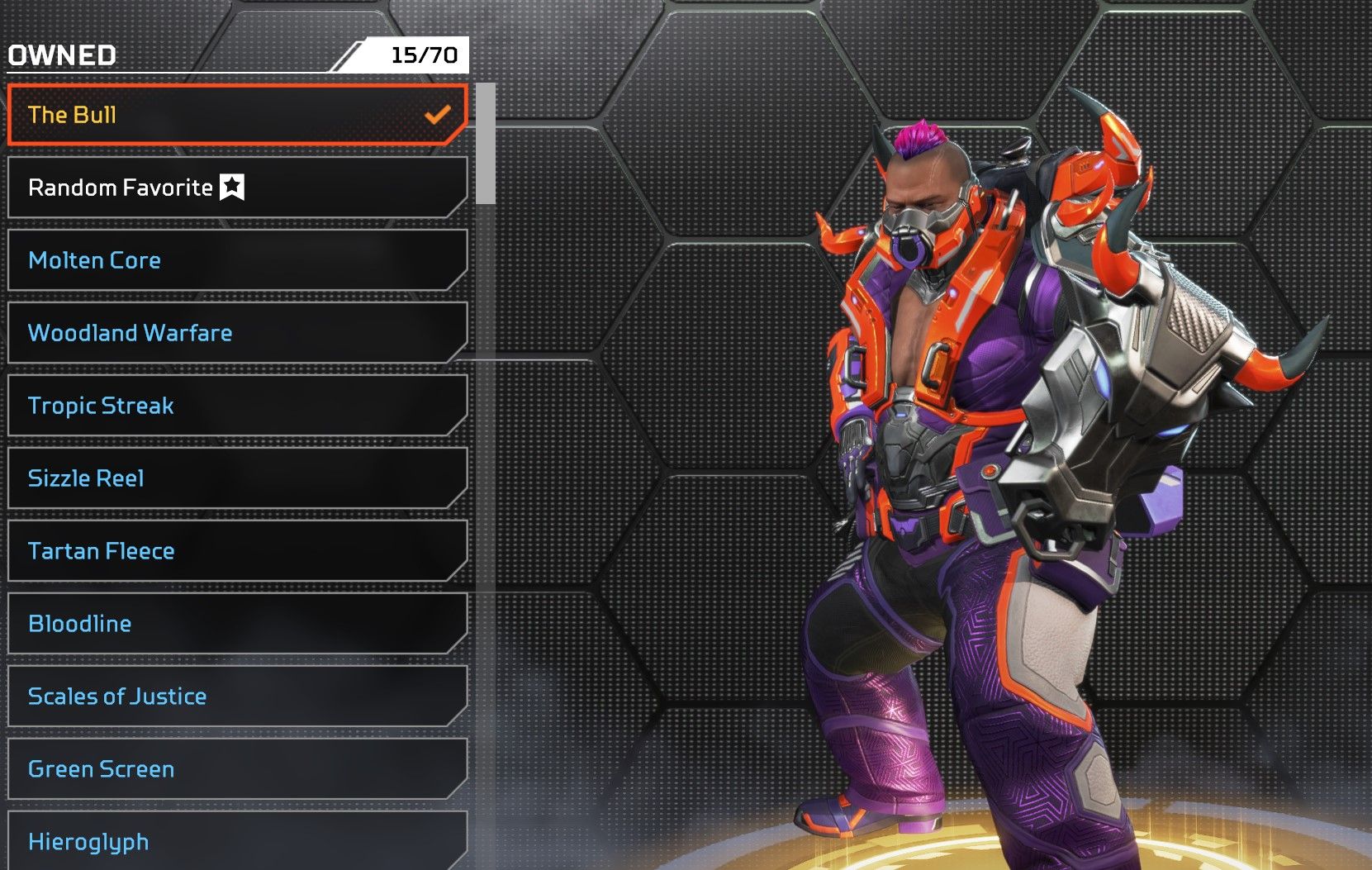Click the Sizzle Reel skin entry
Image resolution: width=1372 pixels, height=870 pixels.
[x=237, y=478]
